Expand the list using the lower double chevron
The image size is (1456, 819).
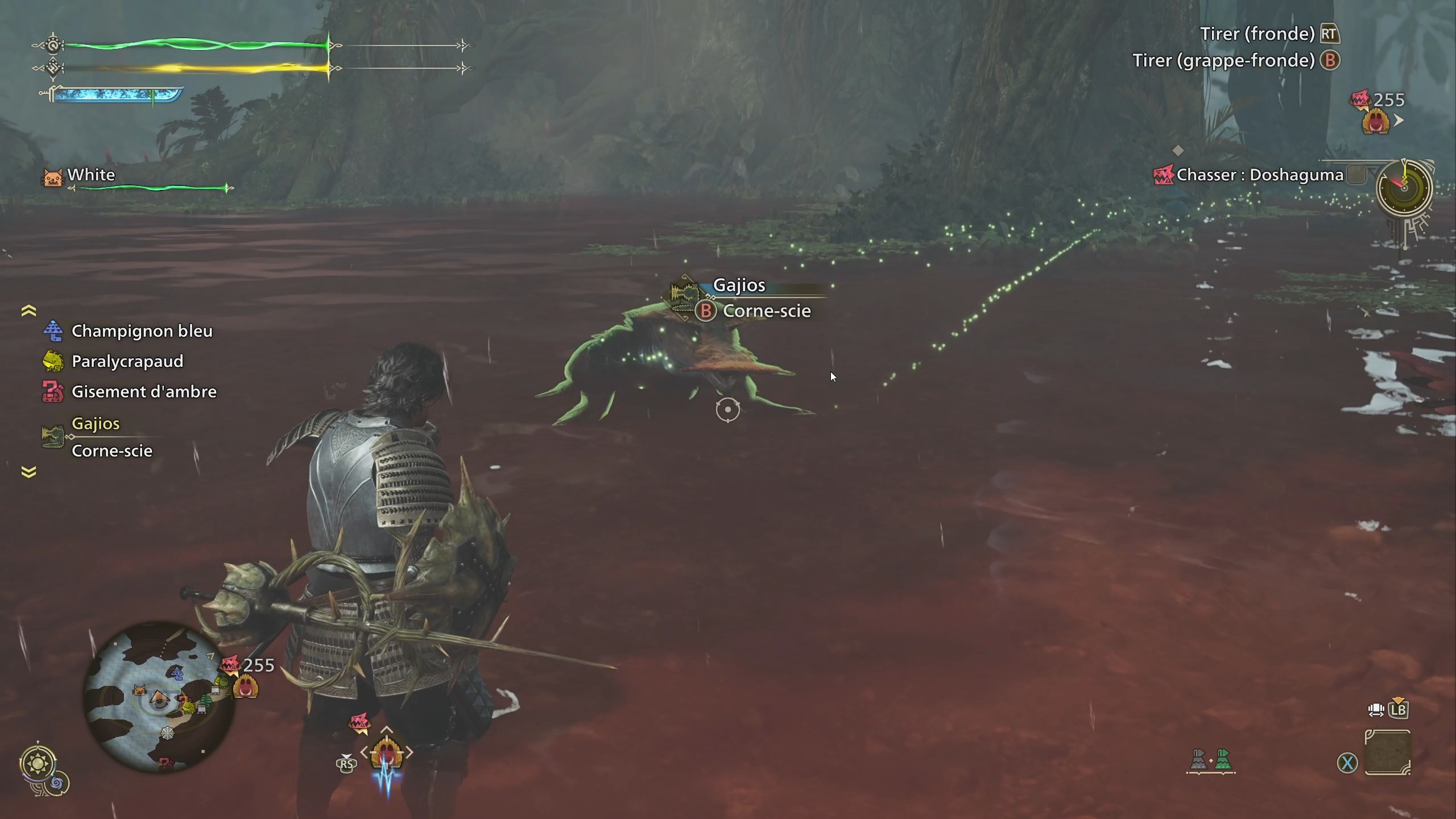click(28, 471)
